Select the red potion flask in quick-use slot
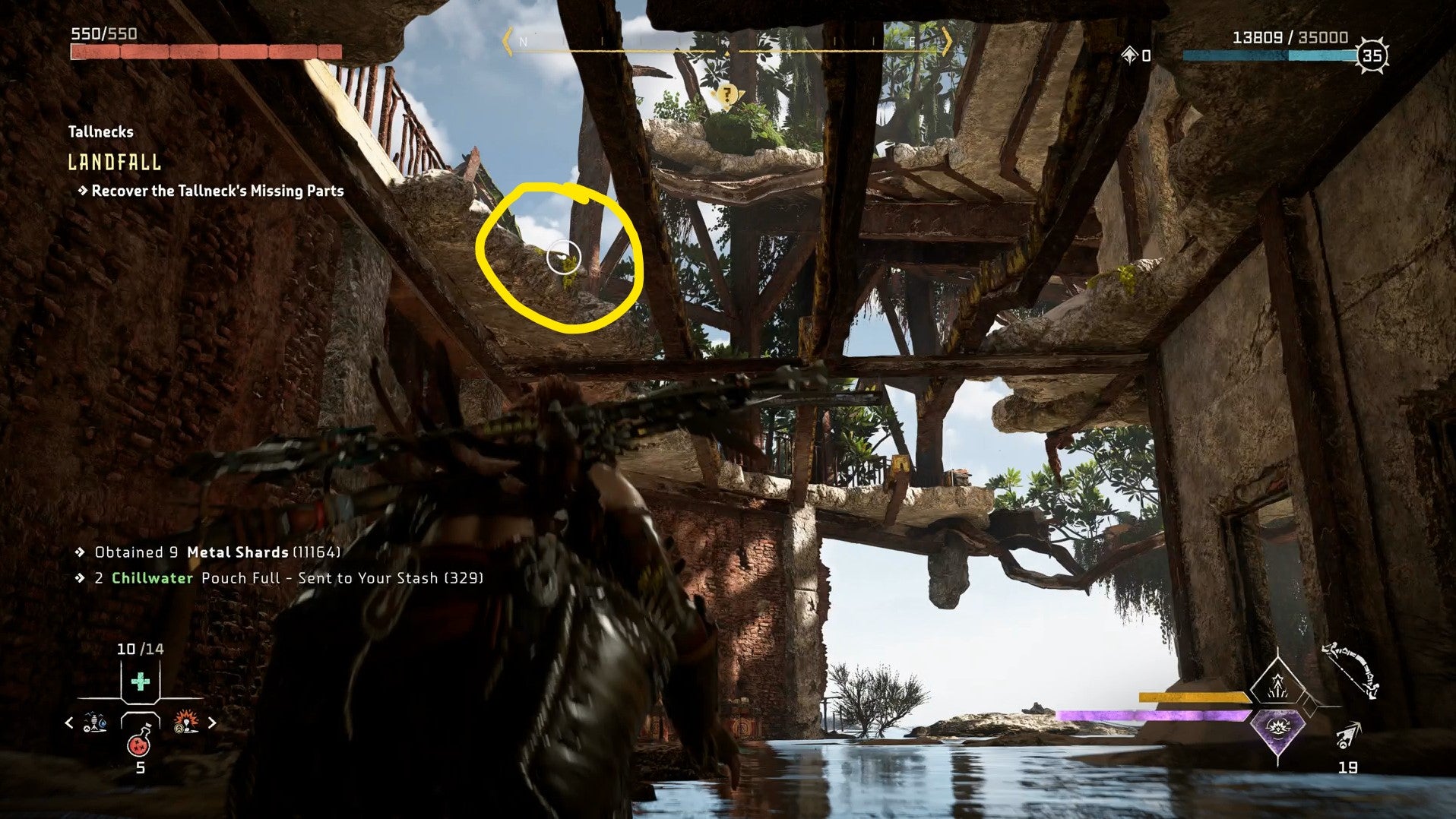 (138, 746)
